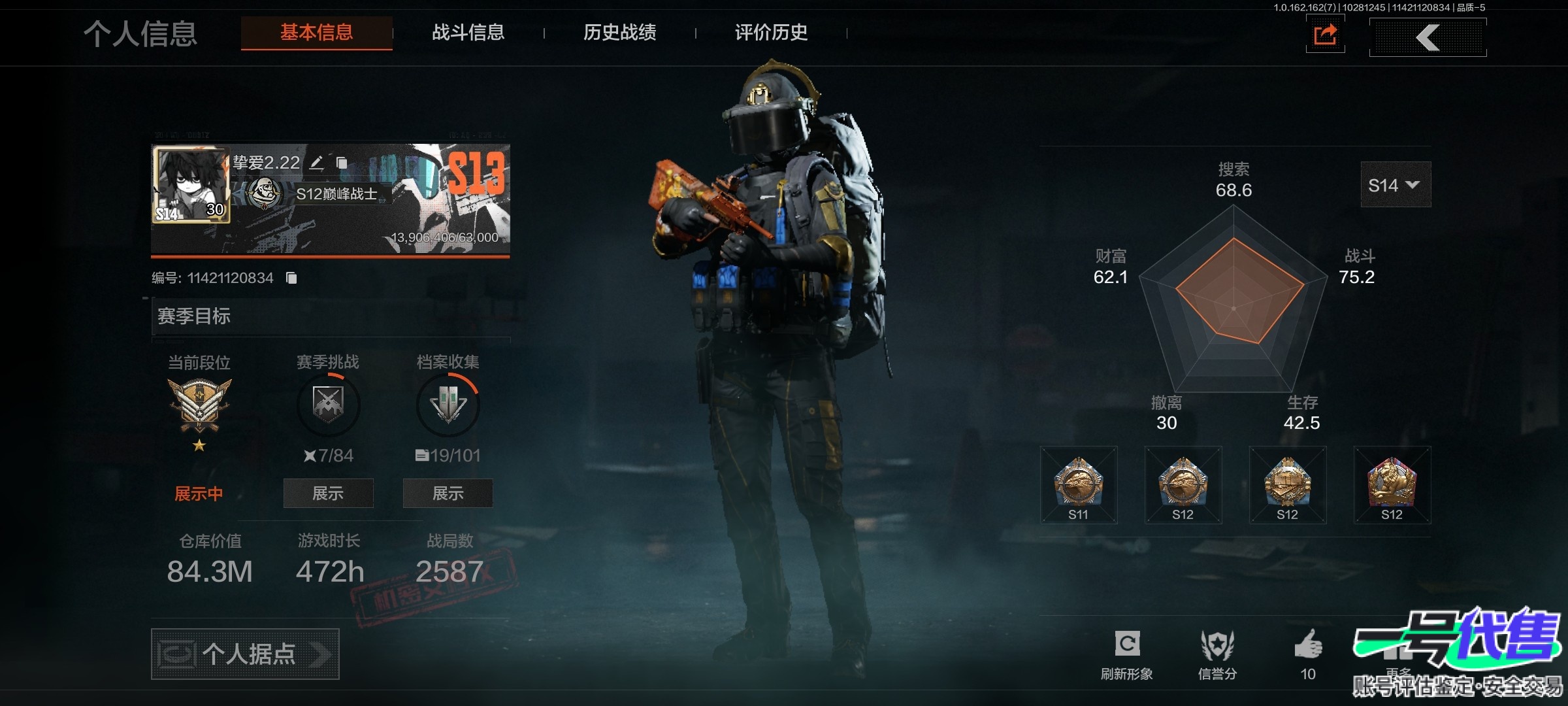1568x706 pixels.
Task: Open the 战斗信息 tab
Action: [468, 33]
